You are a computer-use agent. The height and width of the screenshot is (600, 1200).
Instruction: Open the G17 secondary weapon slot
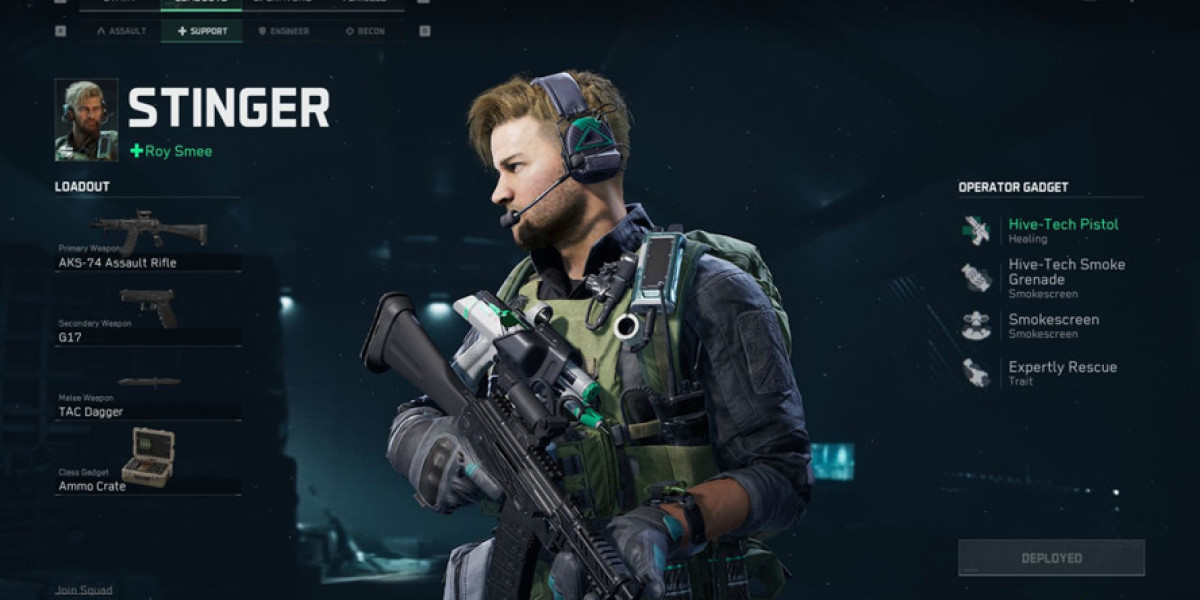tap(148, 319)
